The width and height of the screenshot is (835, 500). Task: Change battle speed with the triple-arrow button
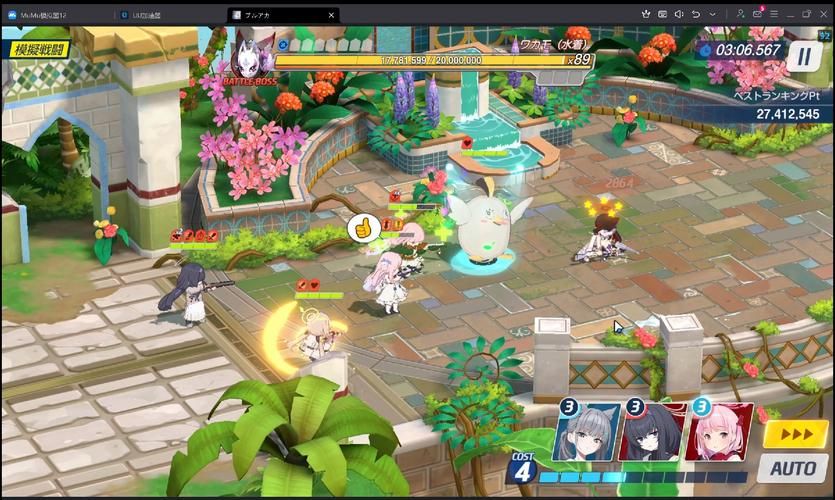795,434
